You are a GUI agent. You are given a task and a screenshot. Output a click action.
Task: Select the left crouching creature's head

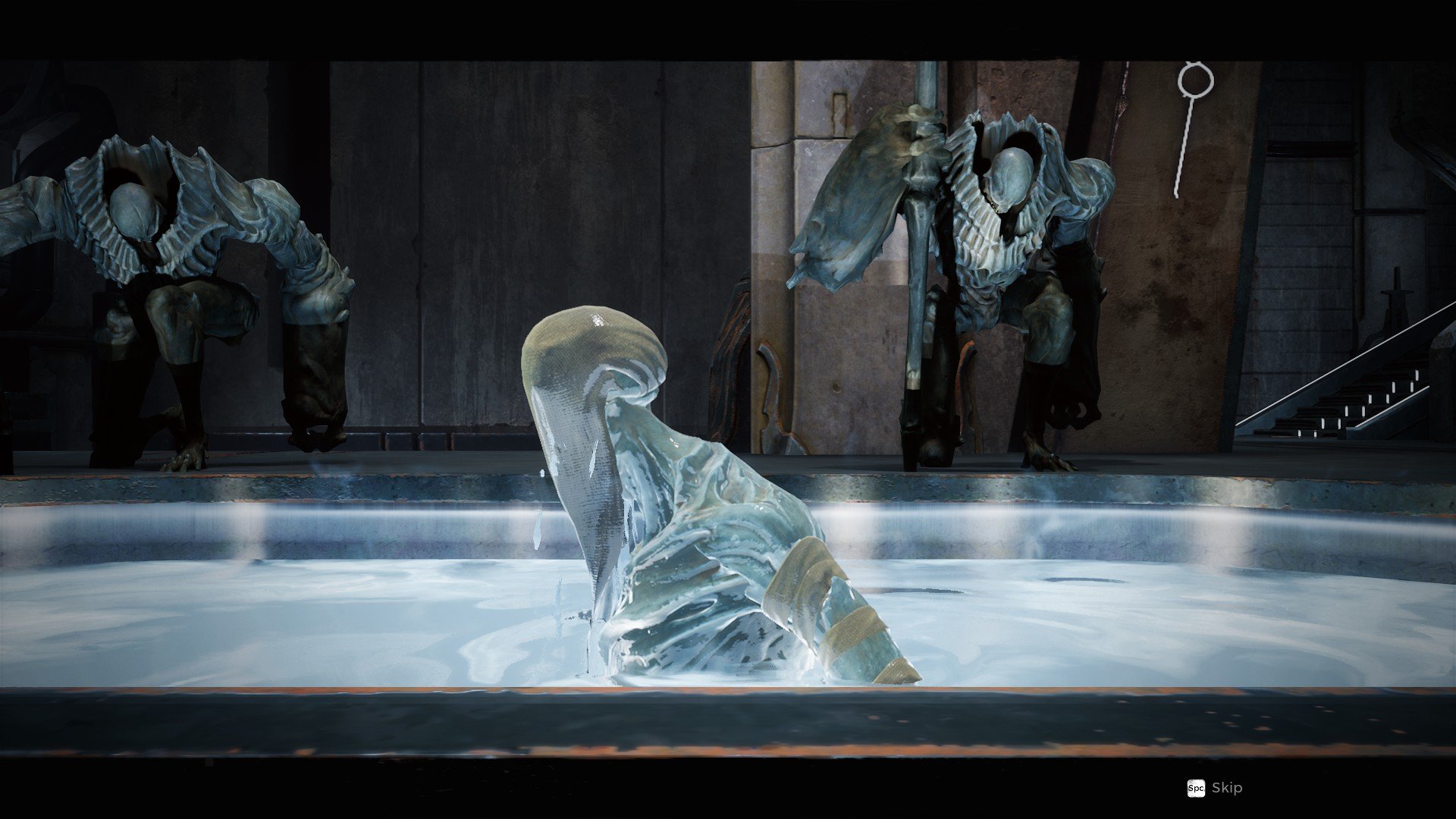[135, 209]
